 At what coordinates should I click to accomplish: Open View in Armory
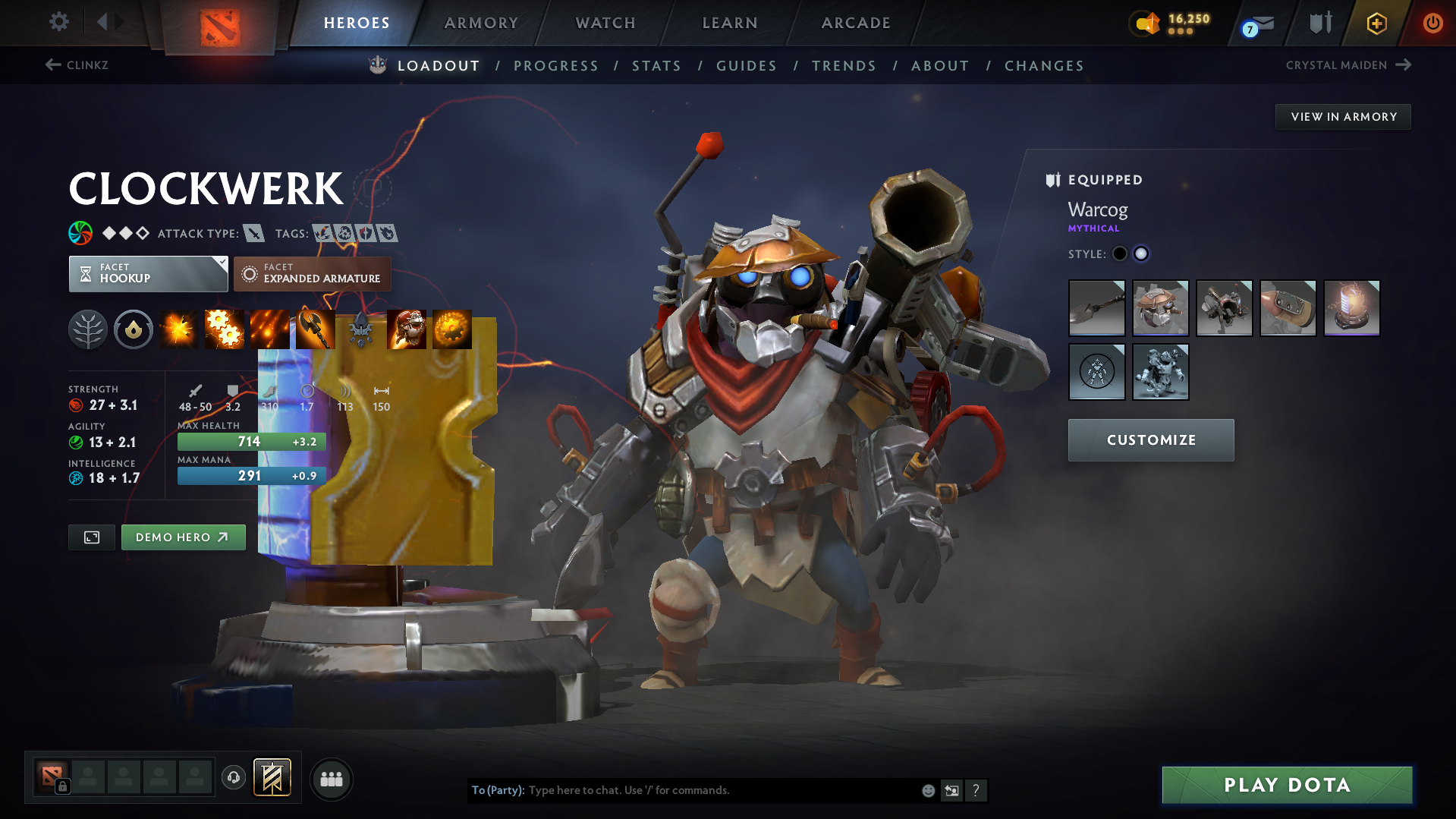pos(1342,116)
